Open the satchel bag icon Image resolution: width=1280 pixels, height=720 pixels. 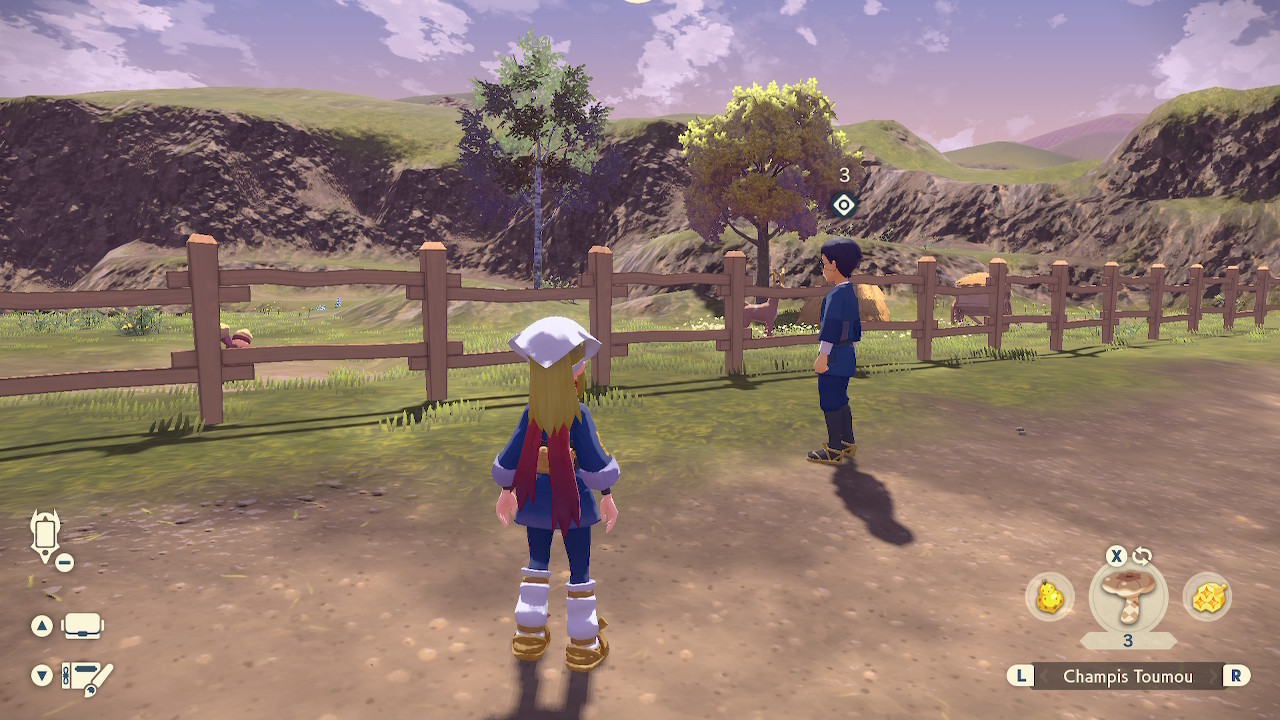(82, 626)
